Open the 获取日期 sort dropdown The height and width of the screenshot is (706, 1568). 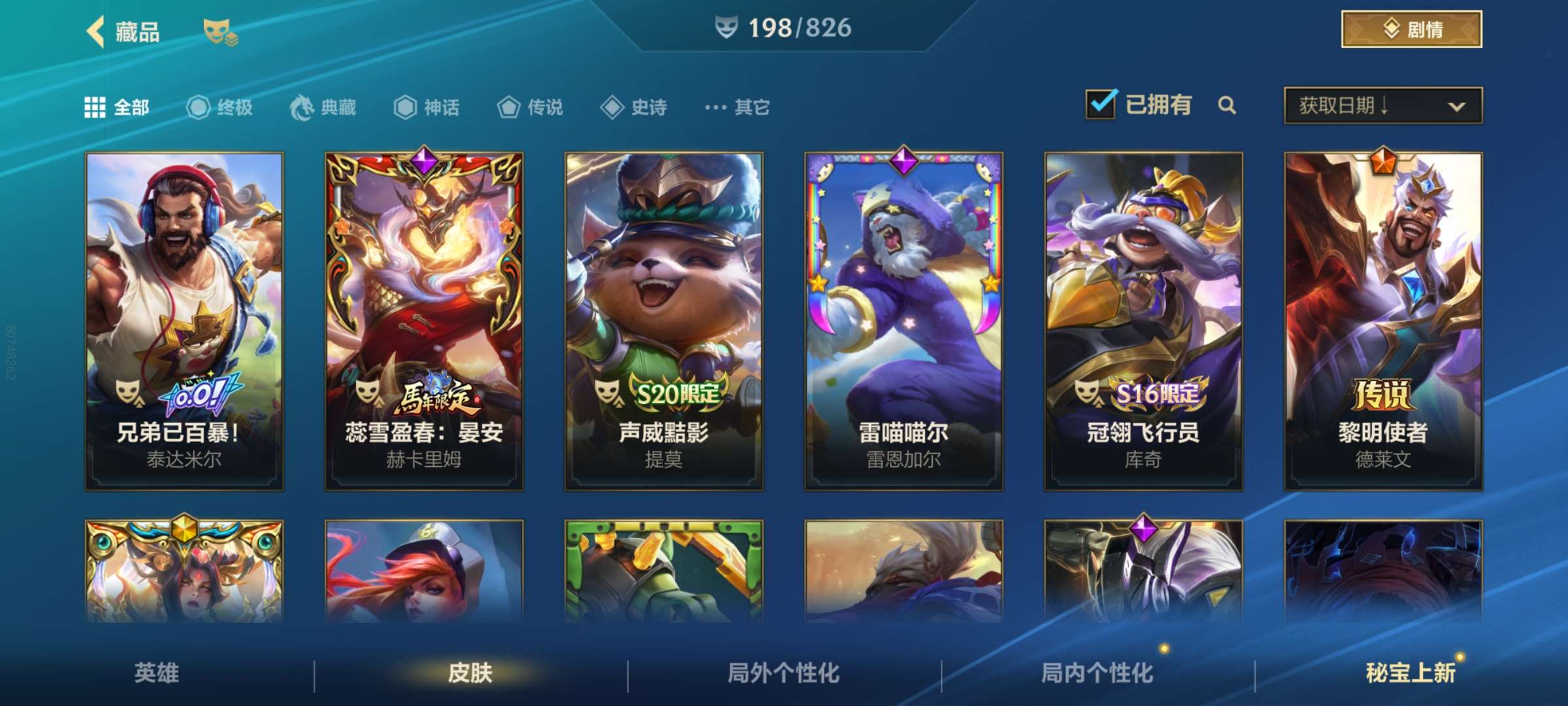(x=1380, y=105)
